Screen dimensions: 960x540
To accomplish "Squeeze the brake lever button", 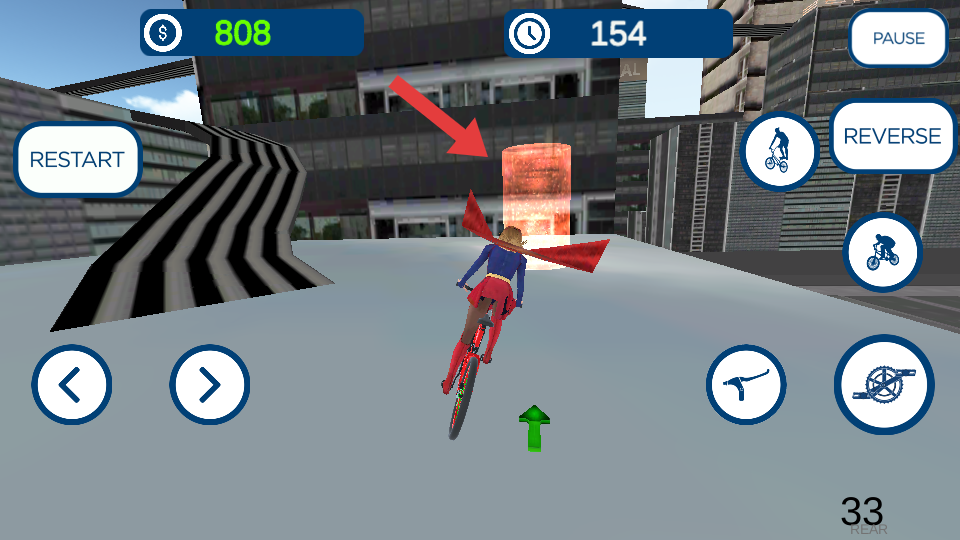I will point(746,385).
